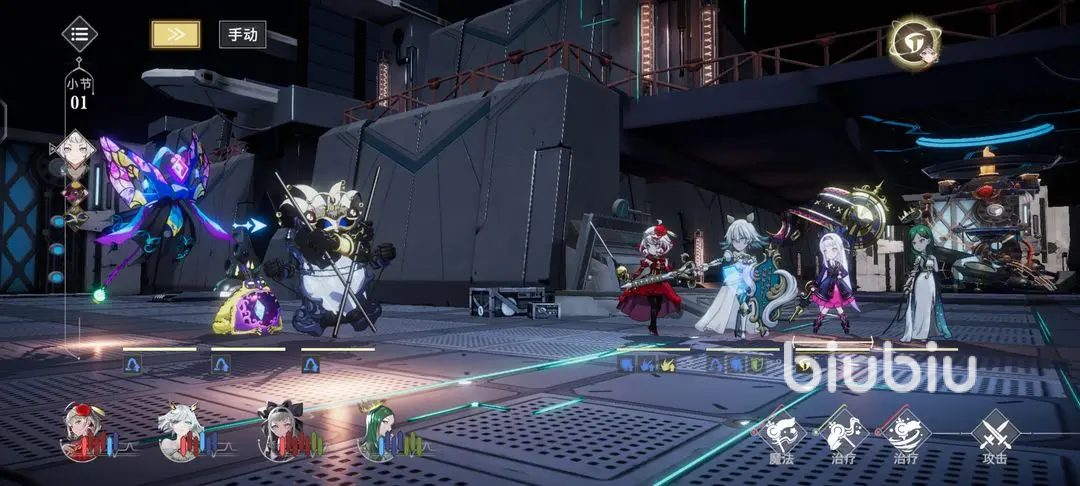The image size is (1080, 486).
Task: Select the red-hat character portrait
Action: [83, 427]
